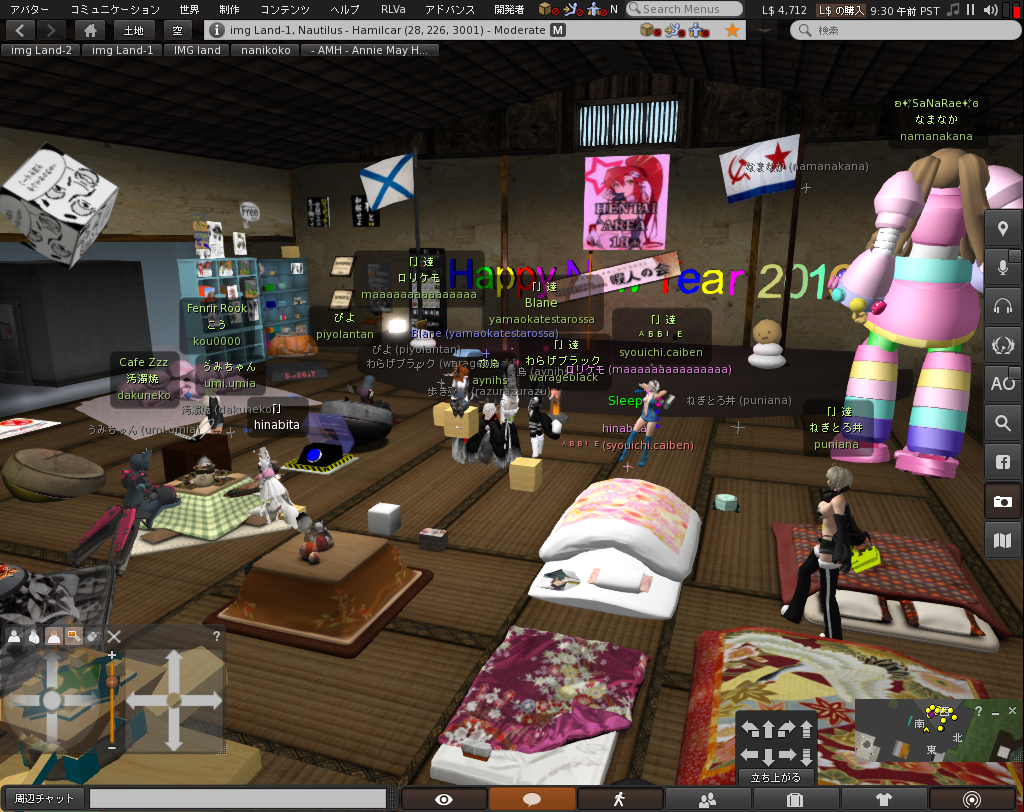The height and width of the screenshot is (812, 1024).
Task: Open the '- AMH - Annie May H...' favorite
Action: click(x=370, y=50)
